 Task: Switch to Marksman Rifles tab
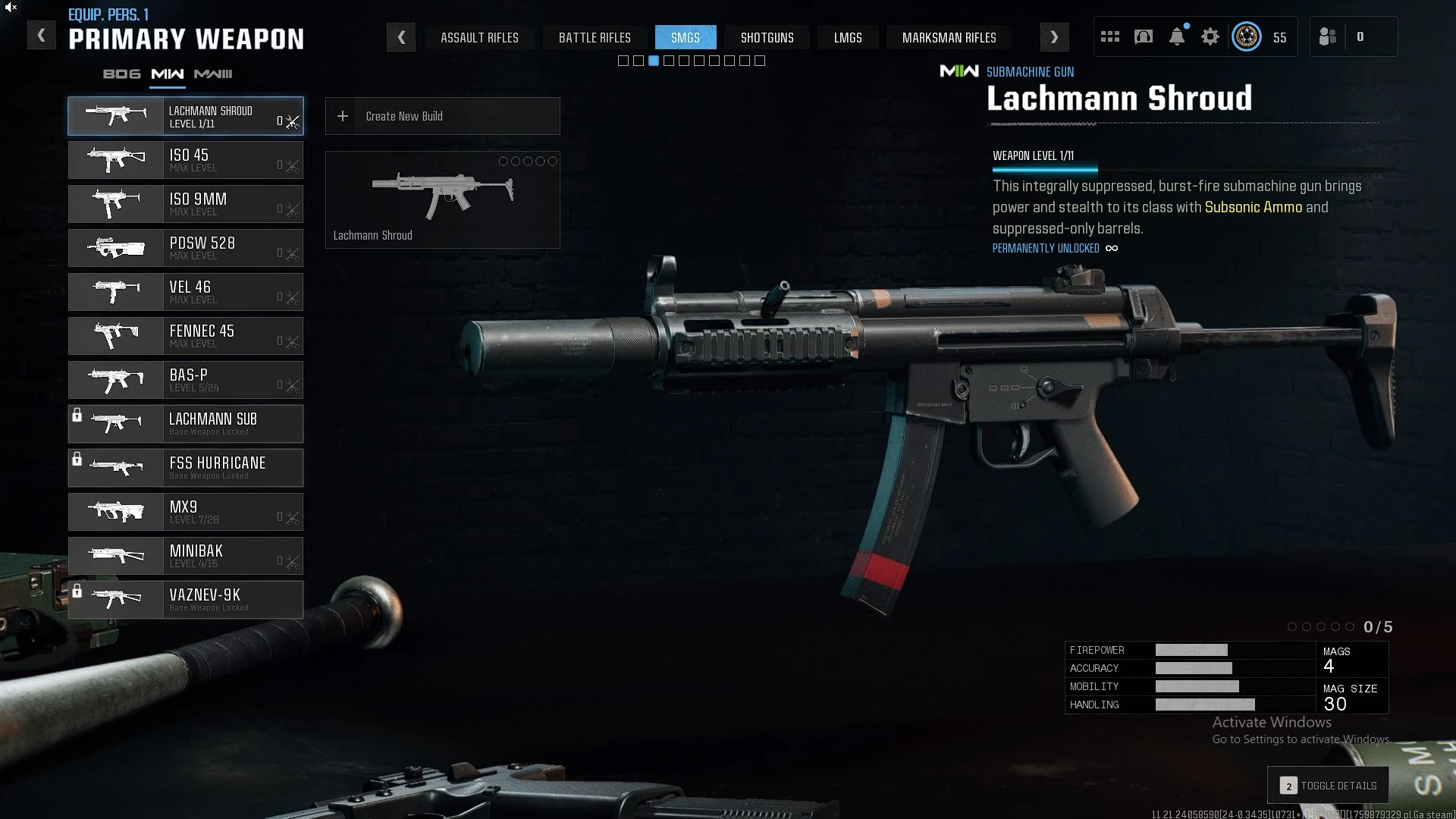point(949,37)
